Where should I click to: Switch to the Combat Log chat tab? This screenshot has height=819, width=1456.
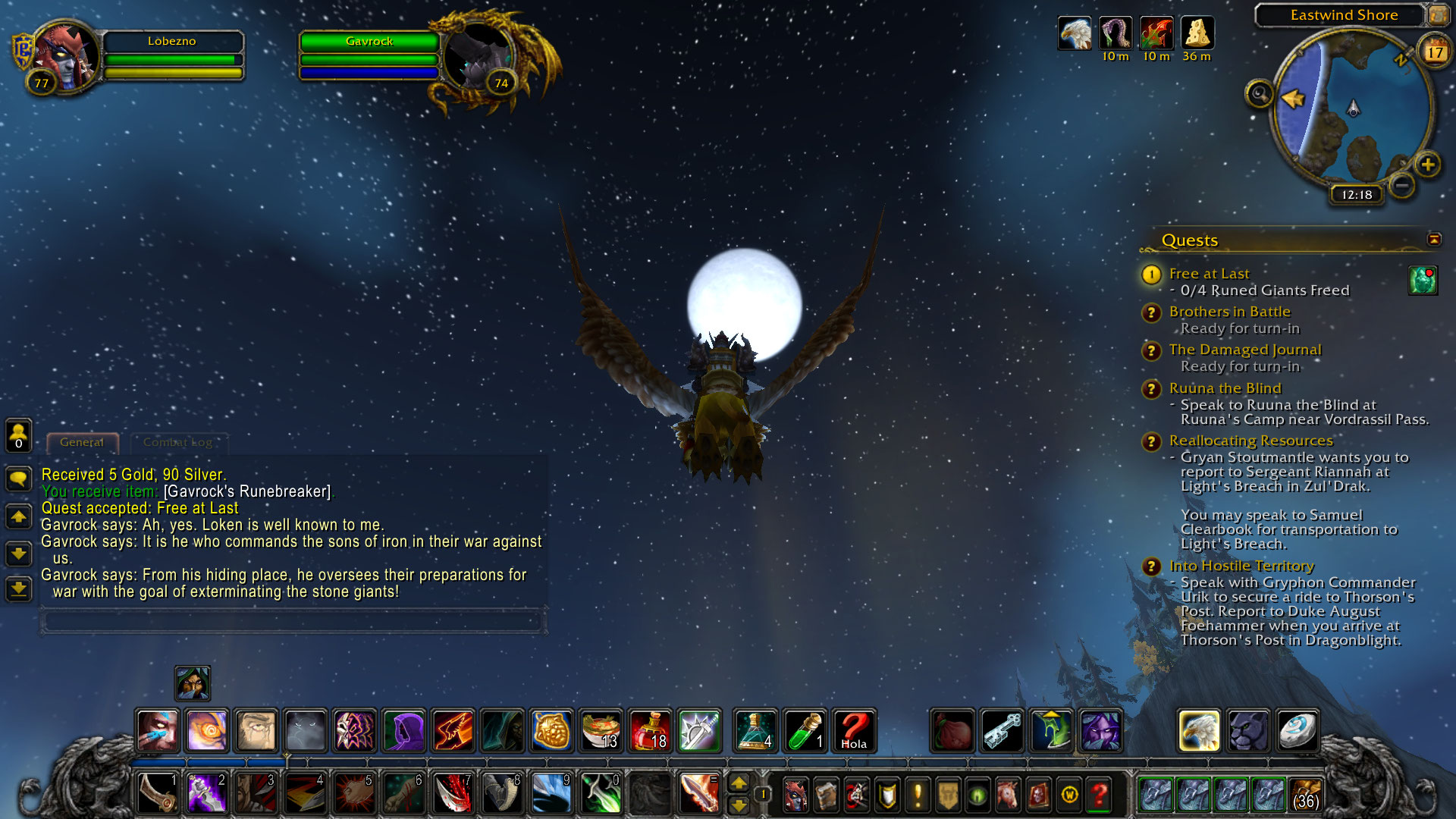point(177,442)
